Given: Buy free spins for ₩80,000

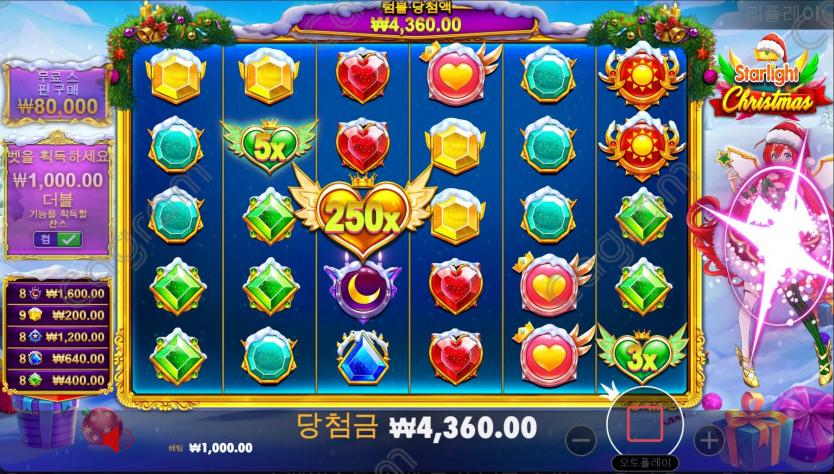Looking at the screenshot, I should click(x=56, y=92).
